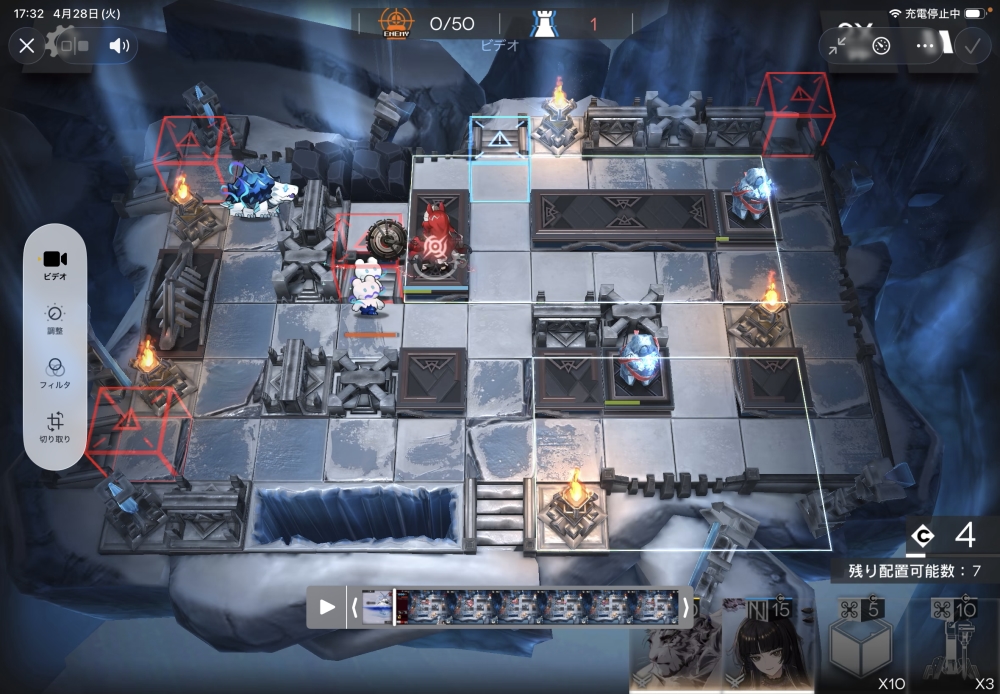This screenshot has height=694, width=1000.
Task: Select the 切り取り crop tool
Action: tap(56, 428)
